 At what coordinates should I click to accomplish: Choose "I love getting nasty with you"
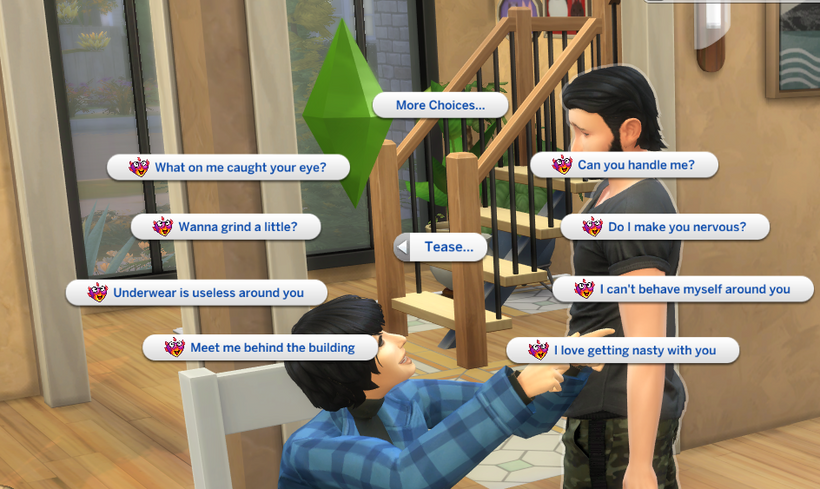click(623, 350)
